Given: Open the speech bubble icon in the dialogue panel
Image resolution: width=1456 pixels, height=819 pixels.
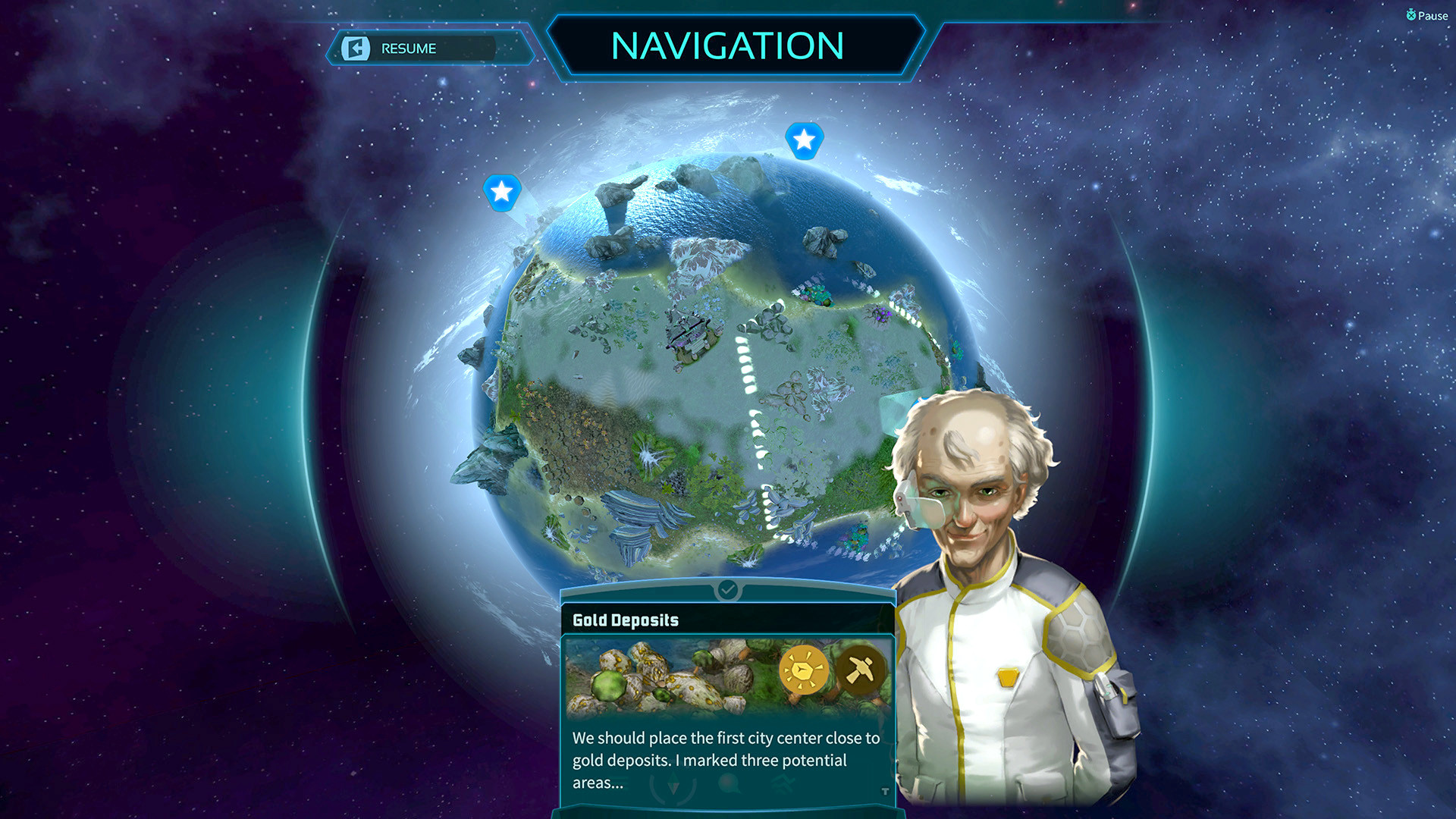Looking at the screenshot, I should tap(728, 782).
